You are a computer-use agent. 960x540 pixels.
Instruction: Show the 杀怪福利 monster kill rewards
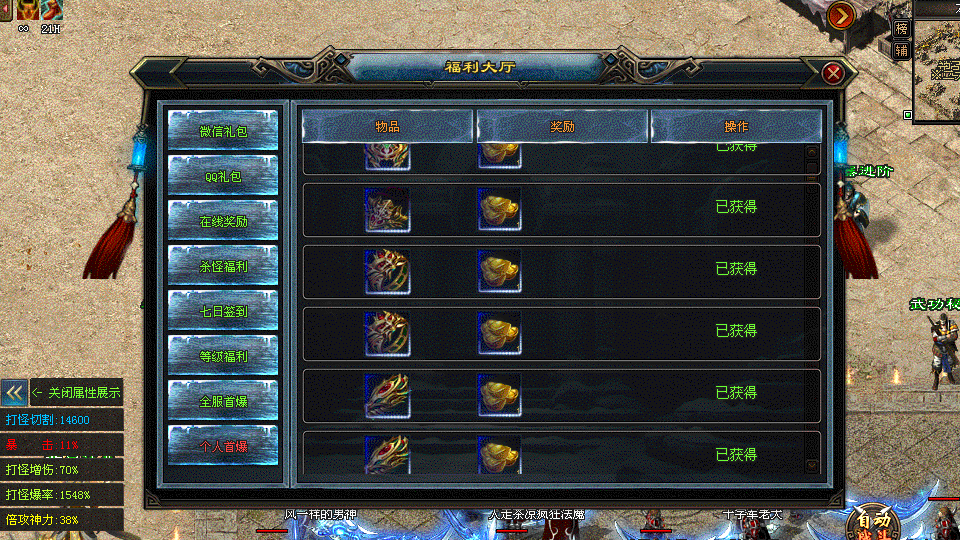223,266
